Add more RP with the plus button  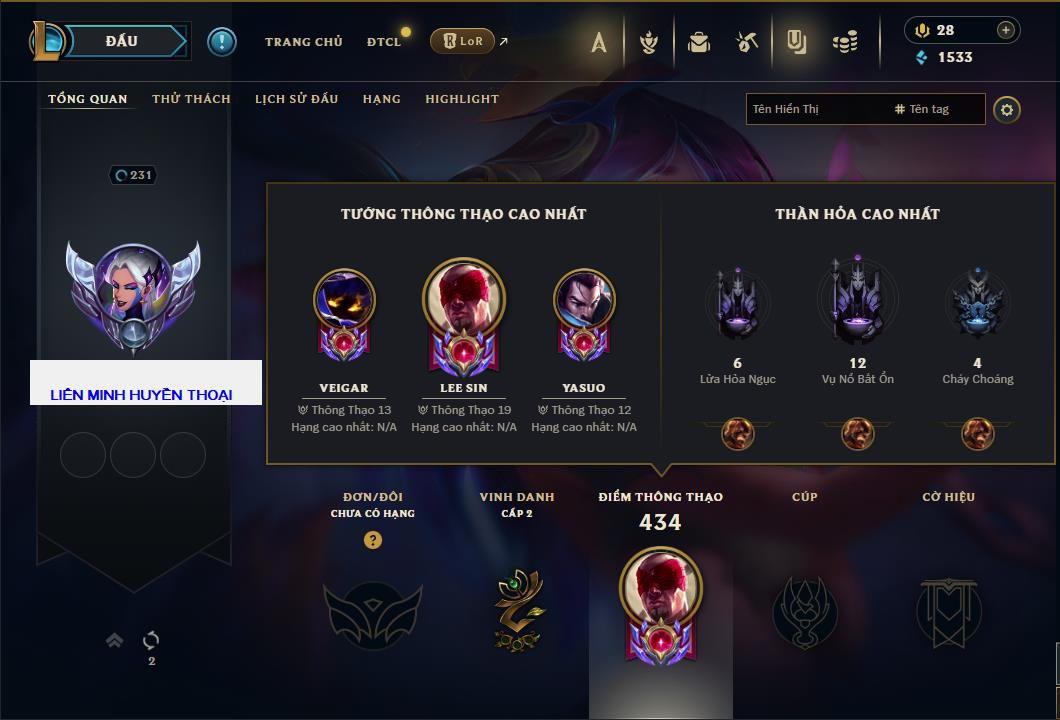[x=1005, y=30]
